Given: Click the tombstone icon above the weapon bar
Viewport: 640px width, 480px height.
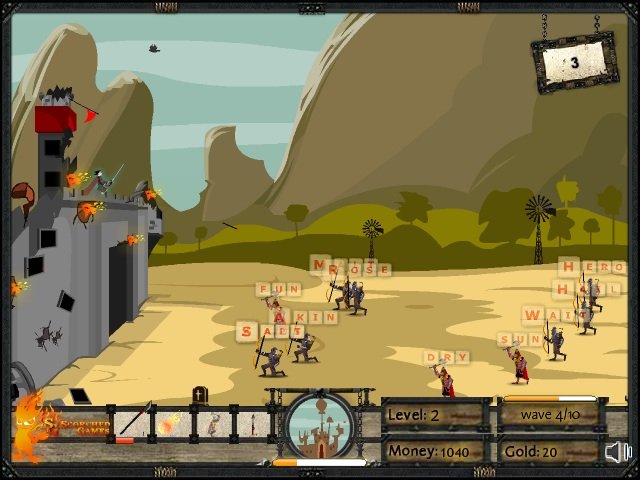Looking at the screenshot, I should [x=200, y=395].
